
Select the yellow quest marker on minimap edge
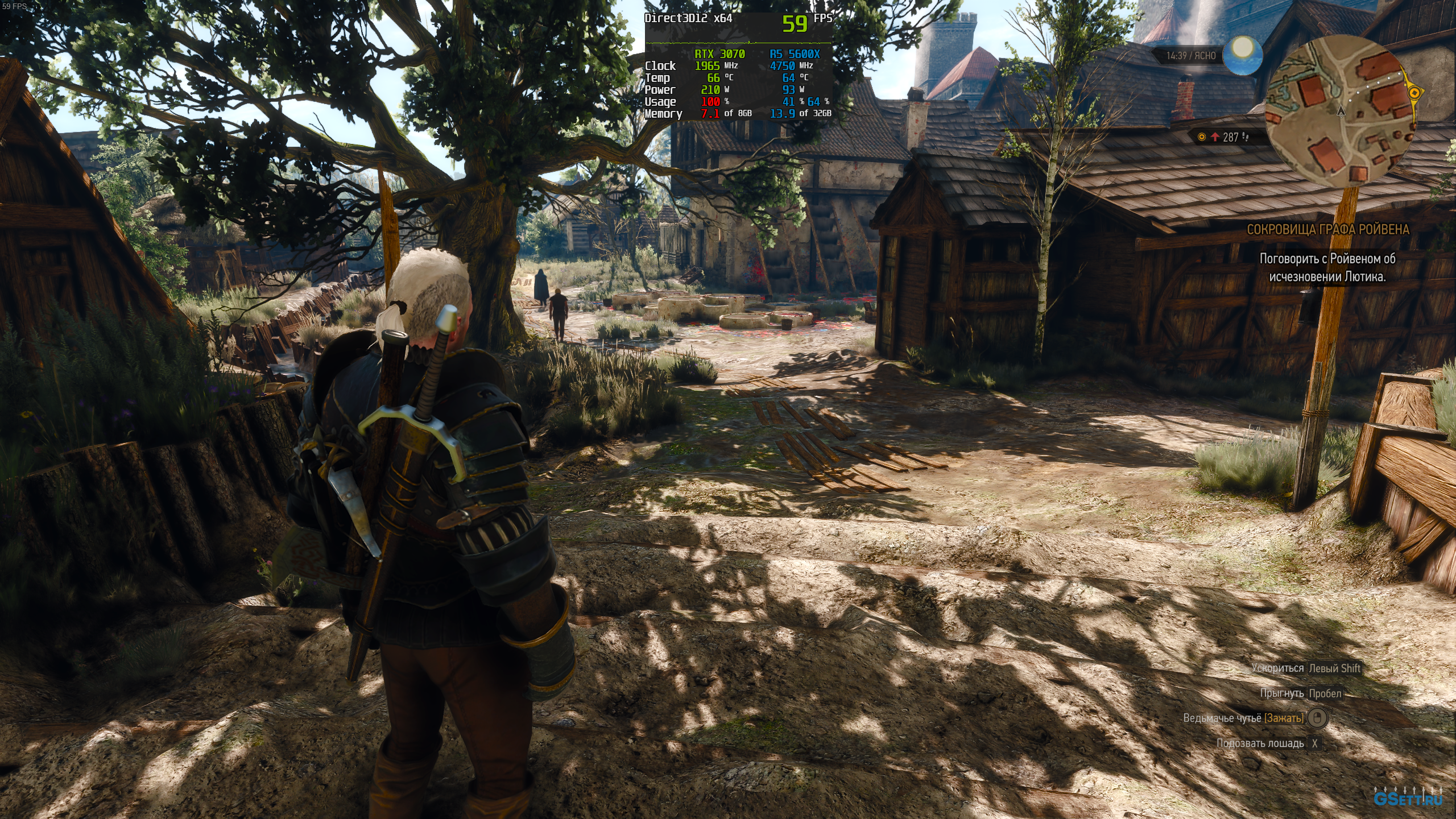[x=1414, y=92]
